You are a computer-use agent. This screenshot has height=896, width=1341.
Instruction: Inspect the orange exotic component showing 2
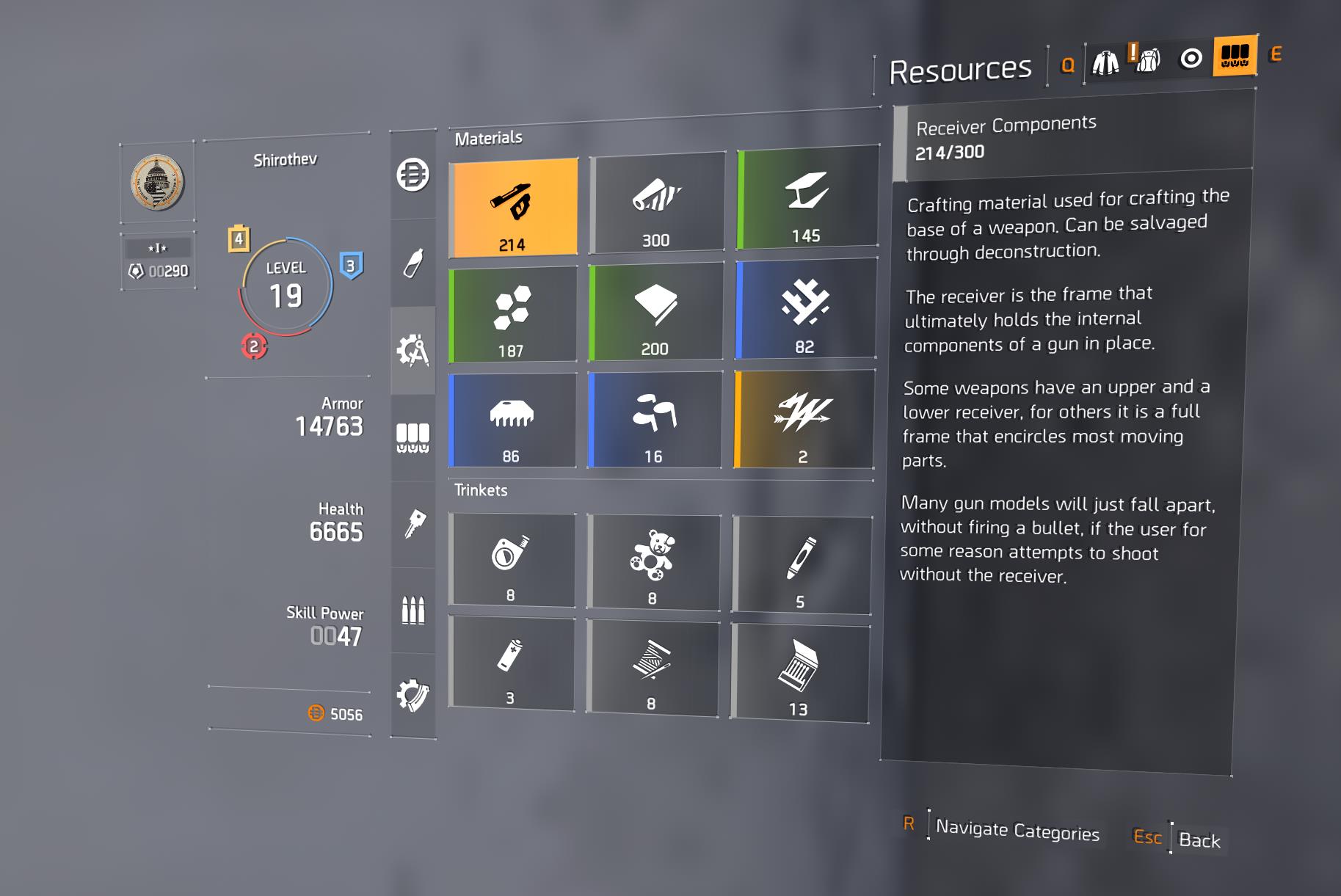pos(802,418)
